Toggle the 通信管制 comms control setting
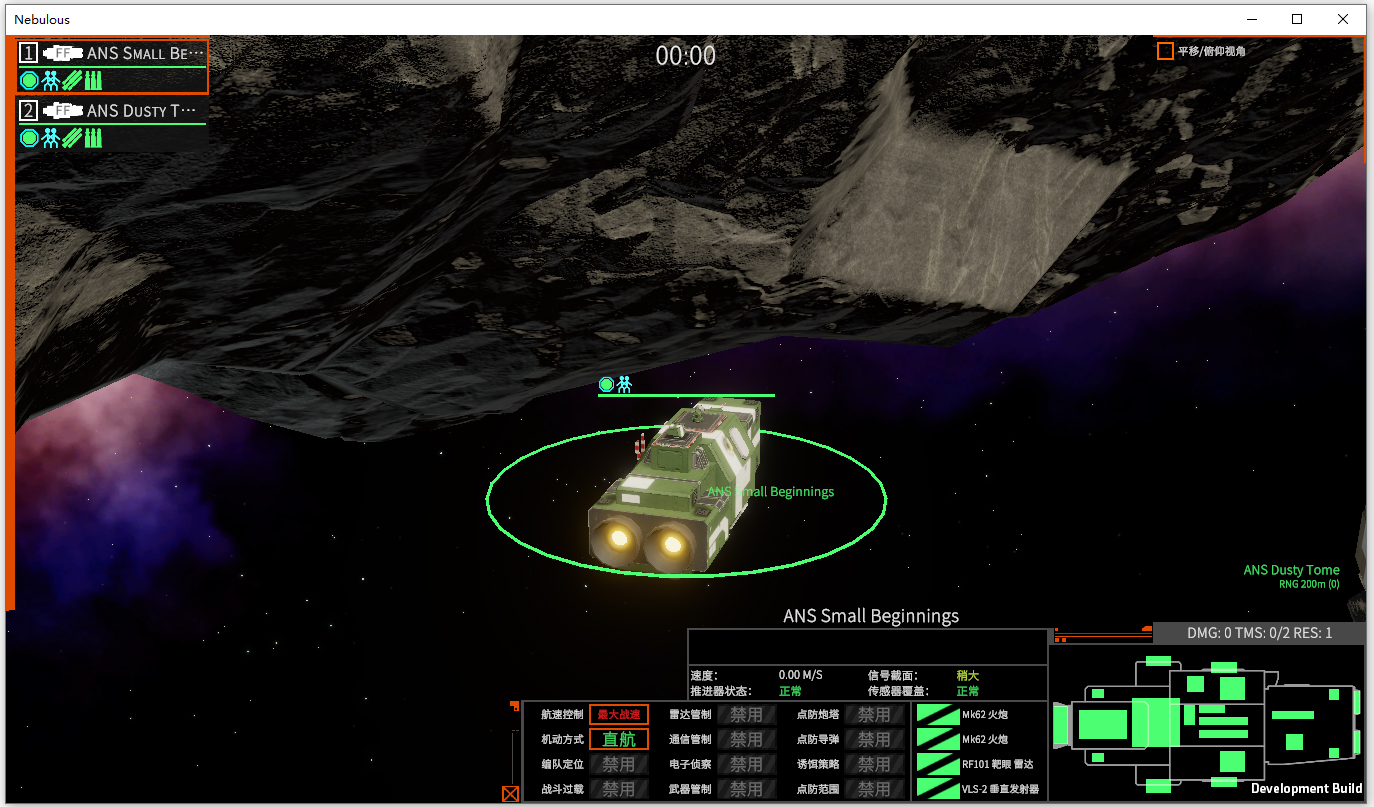 tap(746, 740)
